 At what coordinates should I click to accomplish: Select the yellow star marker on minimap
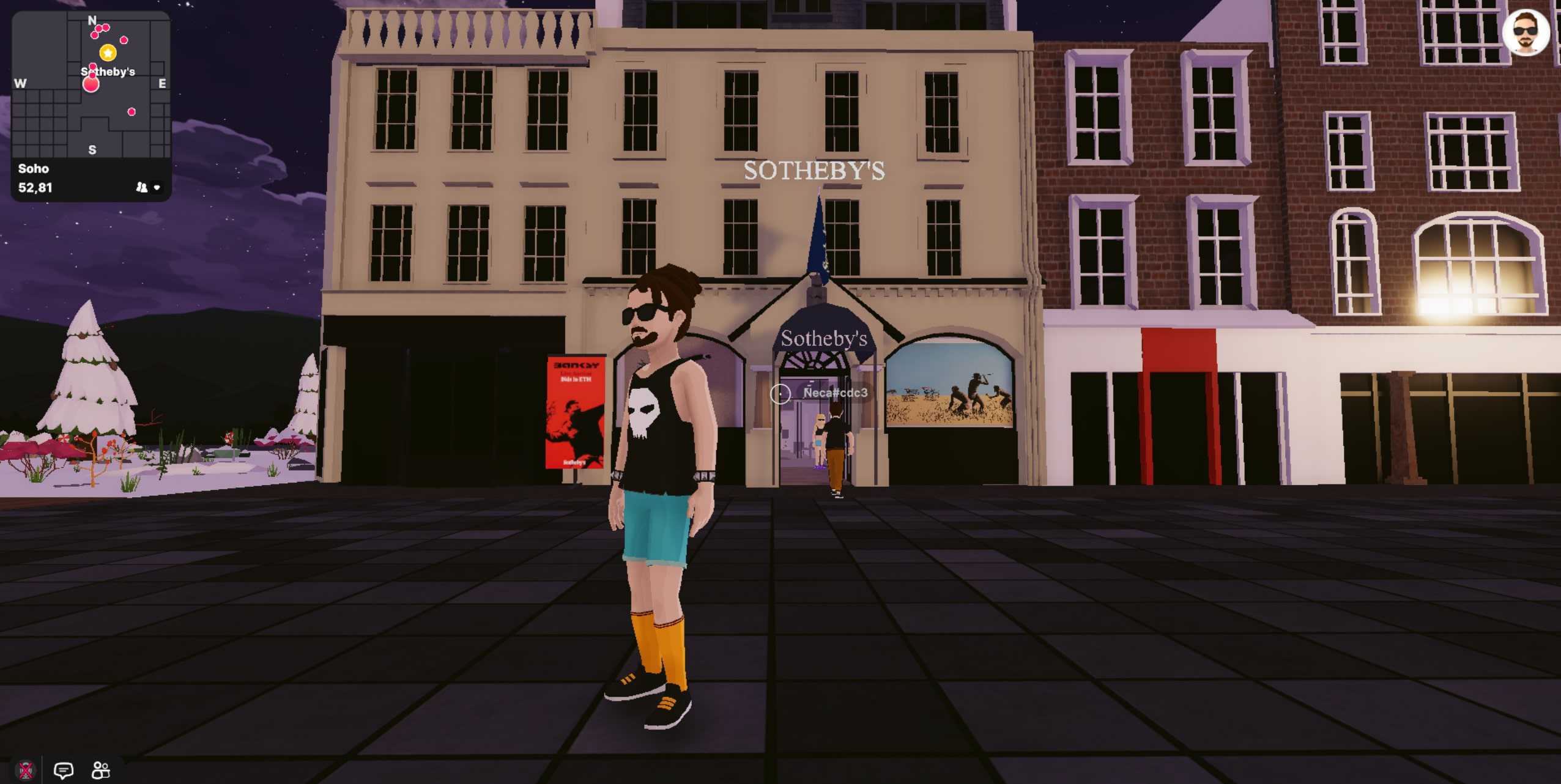point(108,53)
